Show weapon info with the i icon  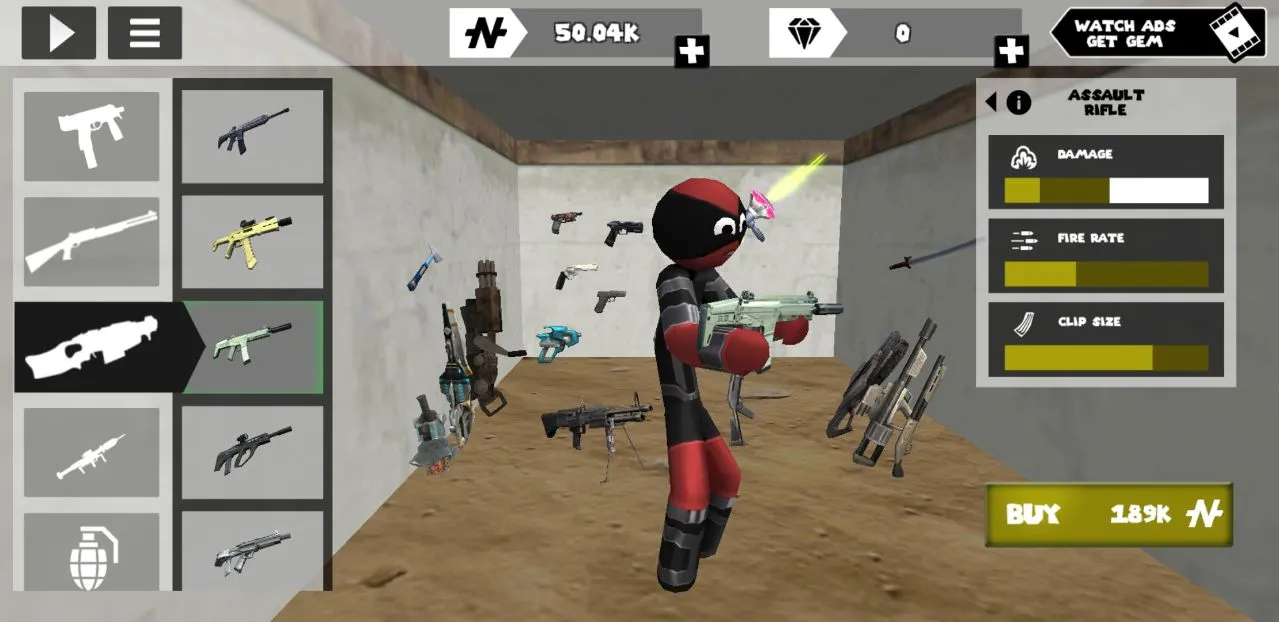(1019, 102)
